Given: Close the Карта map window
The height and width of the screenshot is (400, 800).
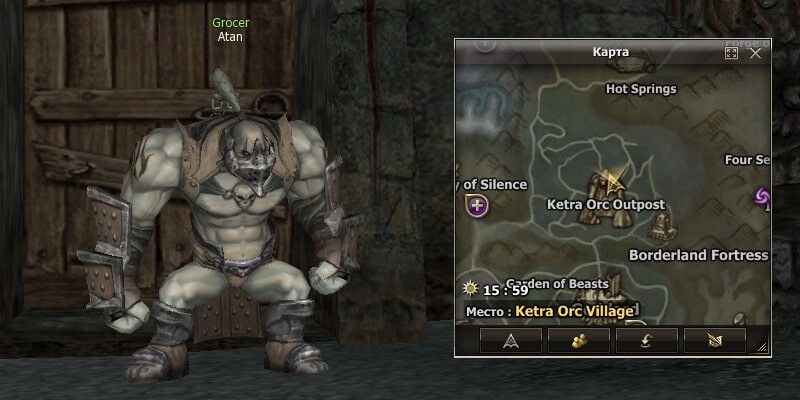Looking at the screenshot, I should point(756,53).
